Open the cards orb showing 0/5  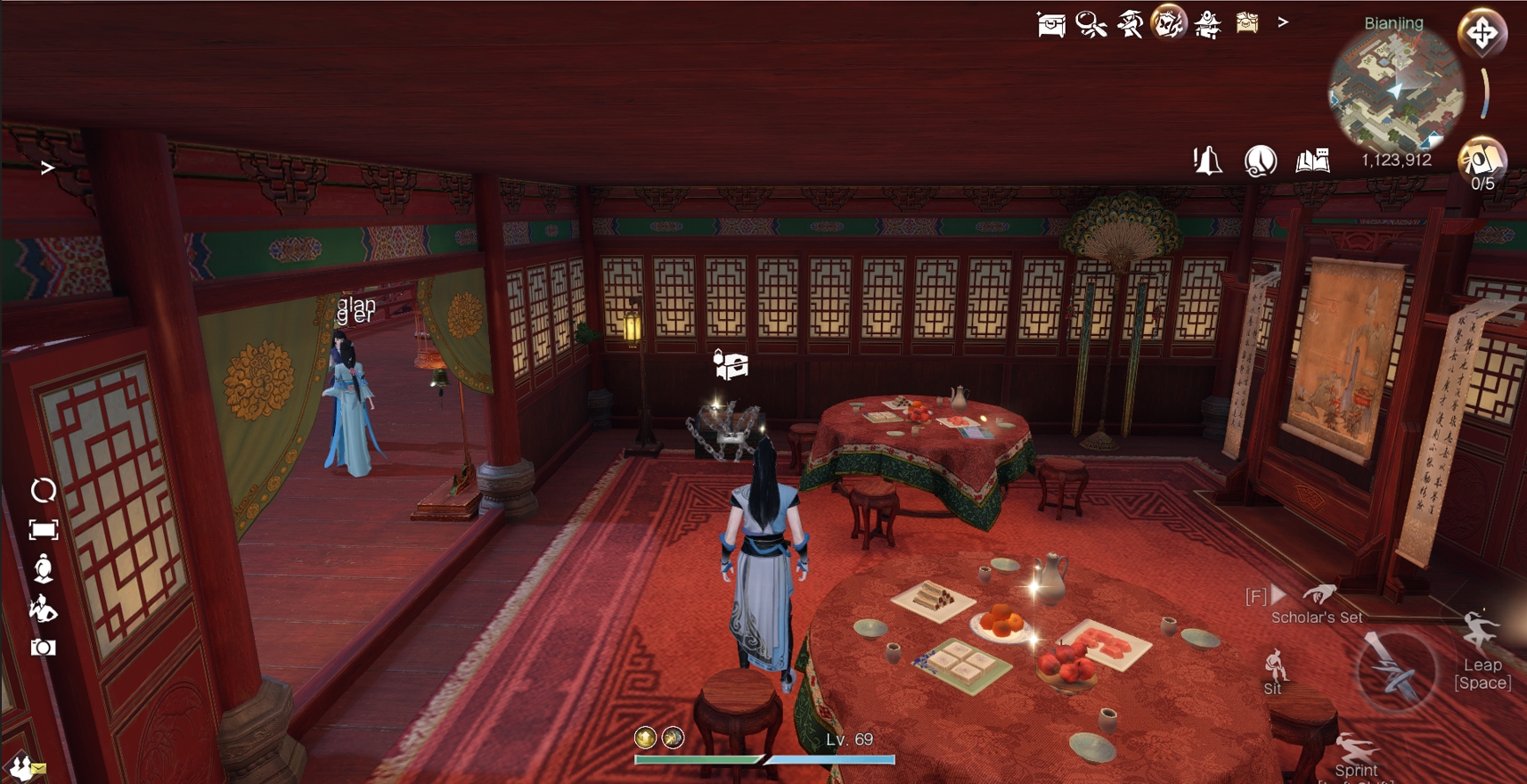[x=1481, y=160]
